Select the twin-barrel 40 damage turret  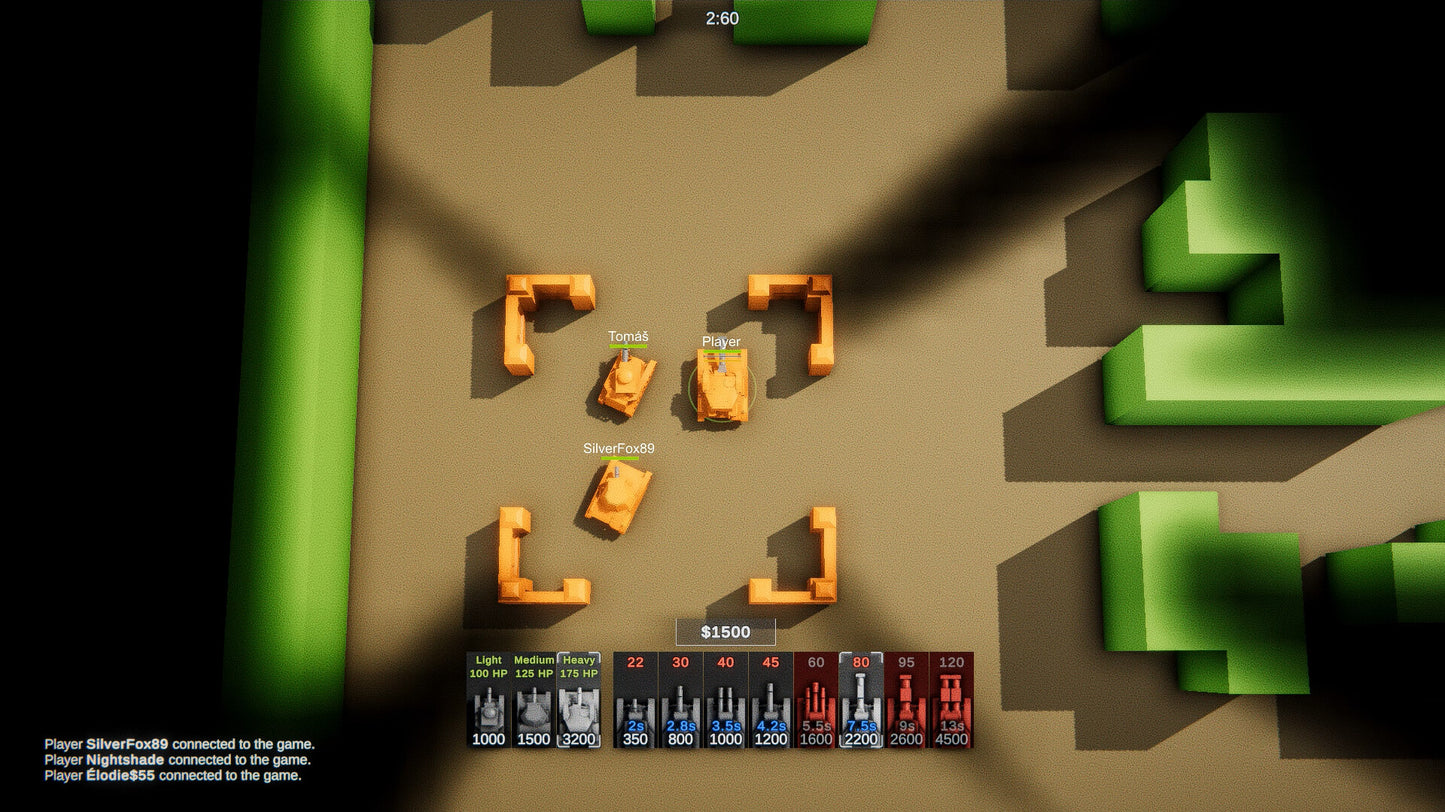725,700
